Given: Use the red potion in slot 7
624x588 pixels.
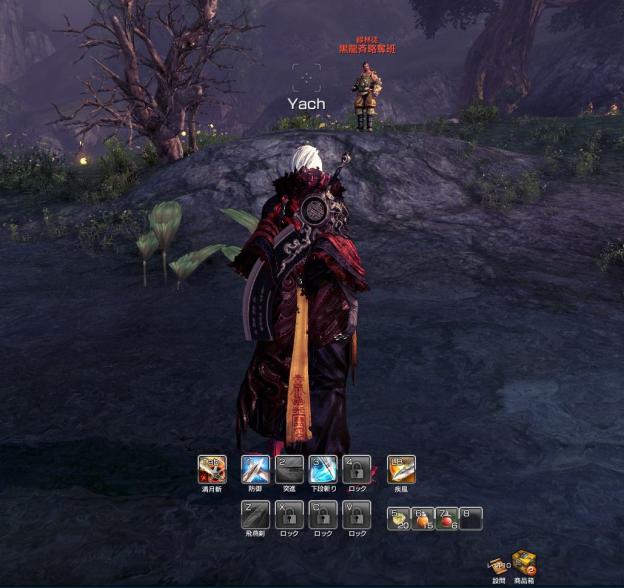Looking at the screenshot, I should pyautogui.click(x=447, y=518).
